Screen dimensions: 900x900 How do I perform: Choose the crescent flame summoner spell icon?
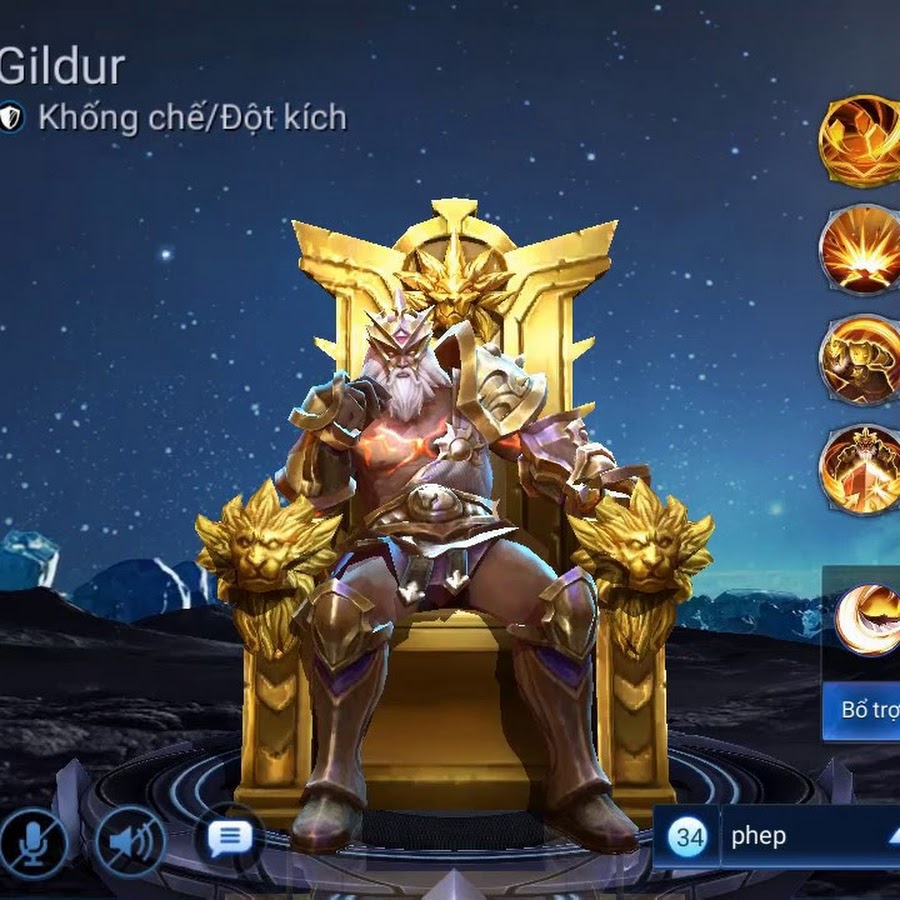click(x=868, y=620)
